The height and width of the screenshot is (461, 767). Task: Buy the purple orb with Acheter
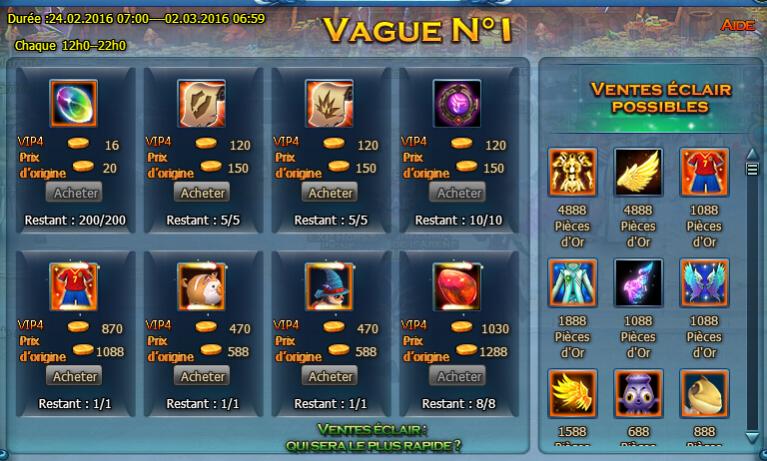[460, 192]
